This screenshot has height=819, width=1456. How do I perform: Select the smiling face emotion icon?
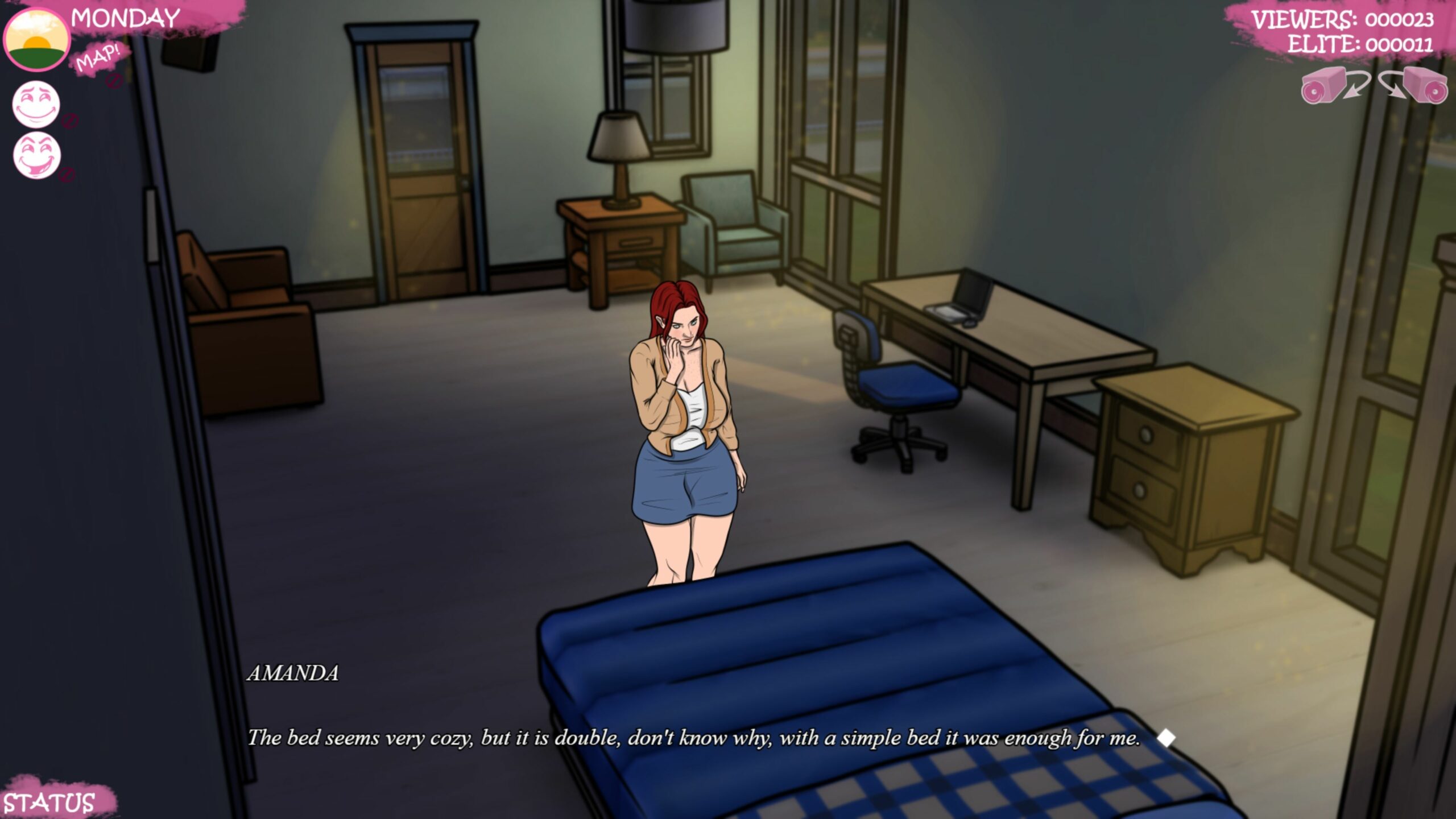tap(36, 104)
